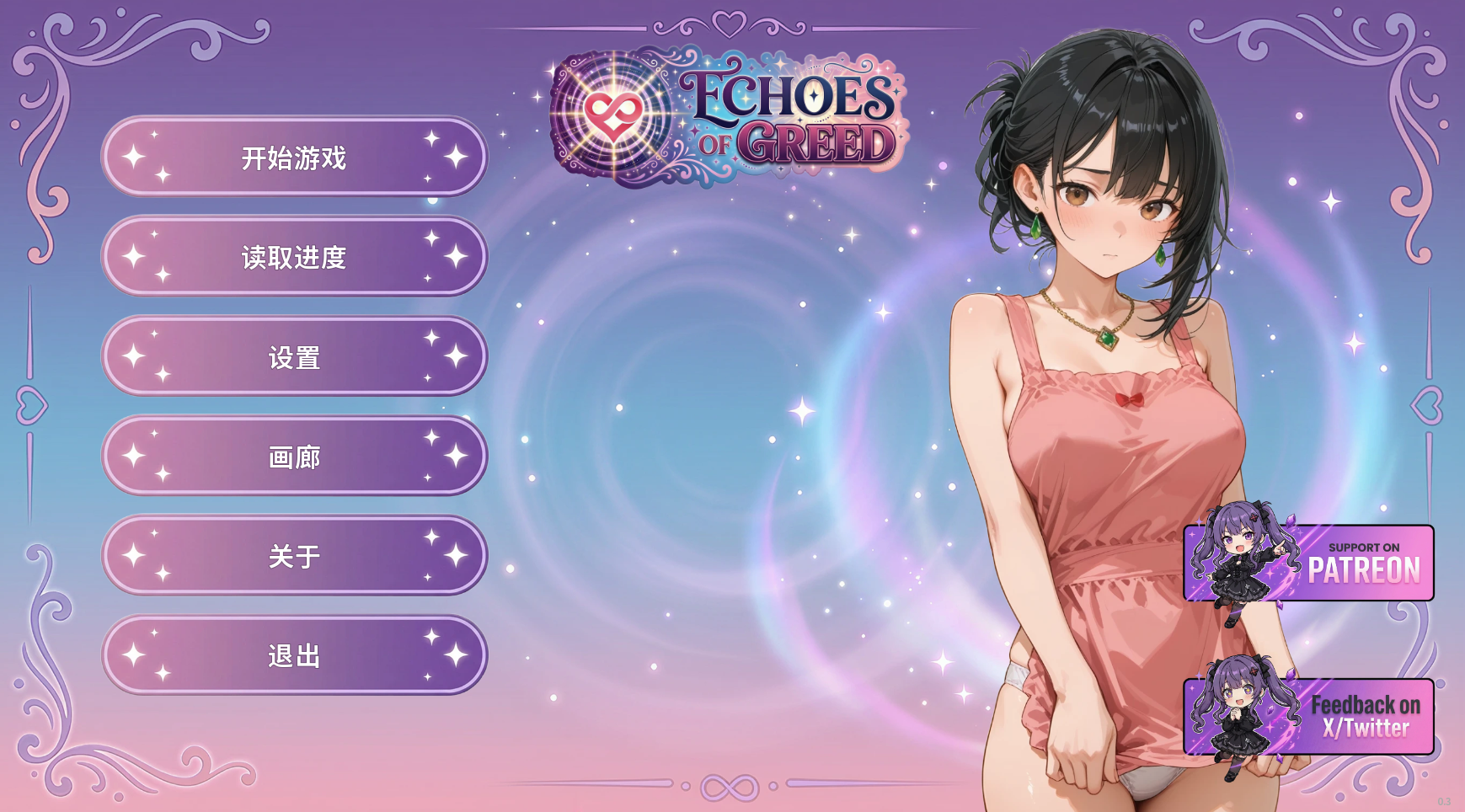Open the 读取进度 load menu
The width and height of the screenshot is (1465, 812).
(294, 257)
